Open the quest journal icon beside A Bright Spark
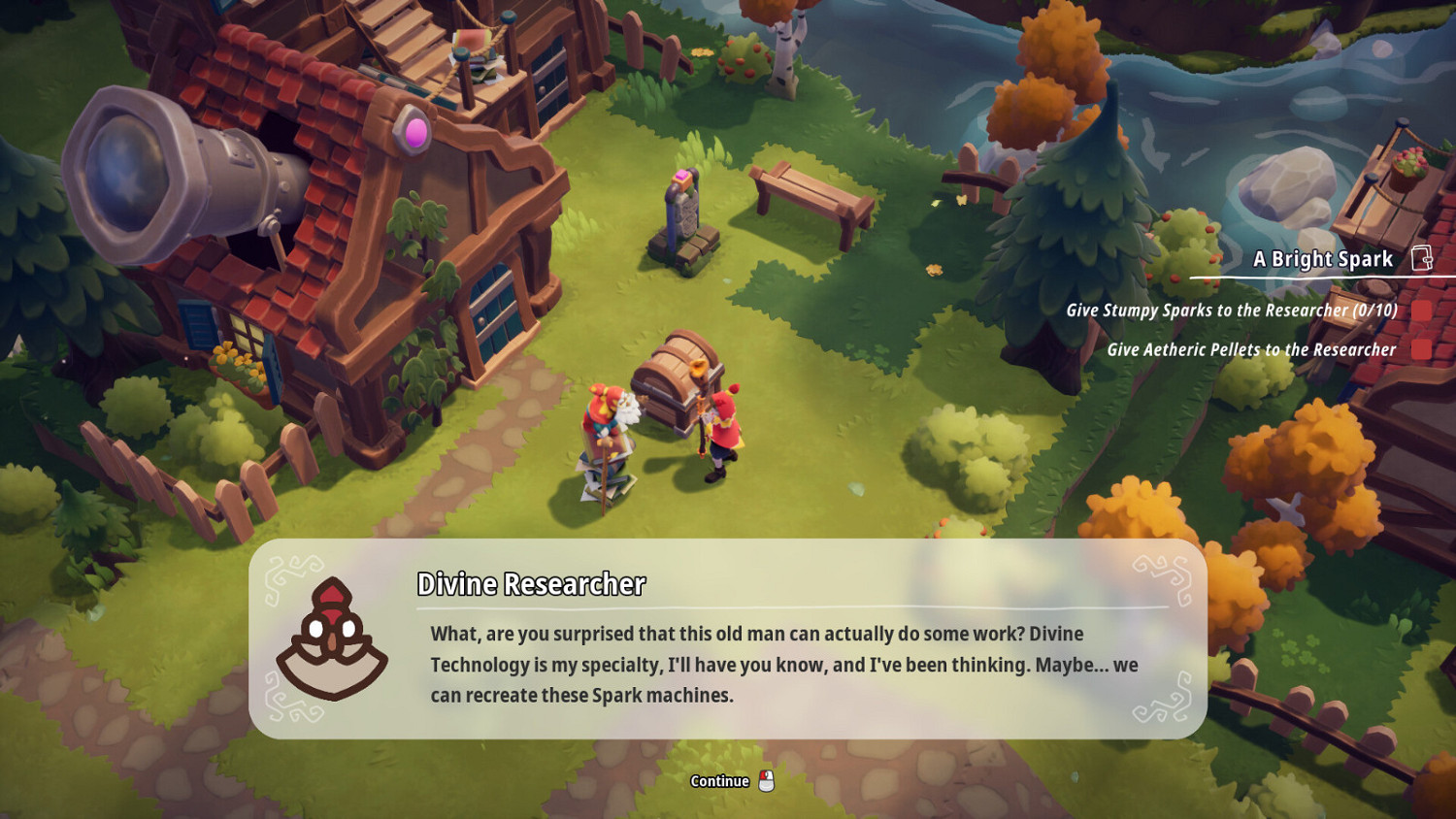This screenshot has height=819, width=1456. coord(1424,258)
